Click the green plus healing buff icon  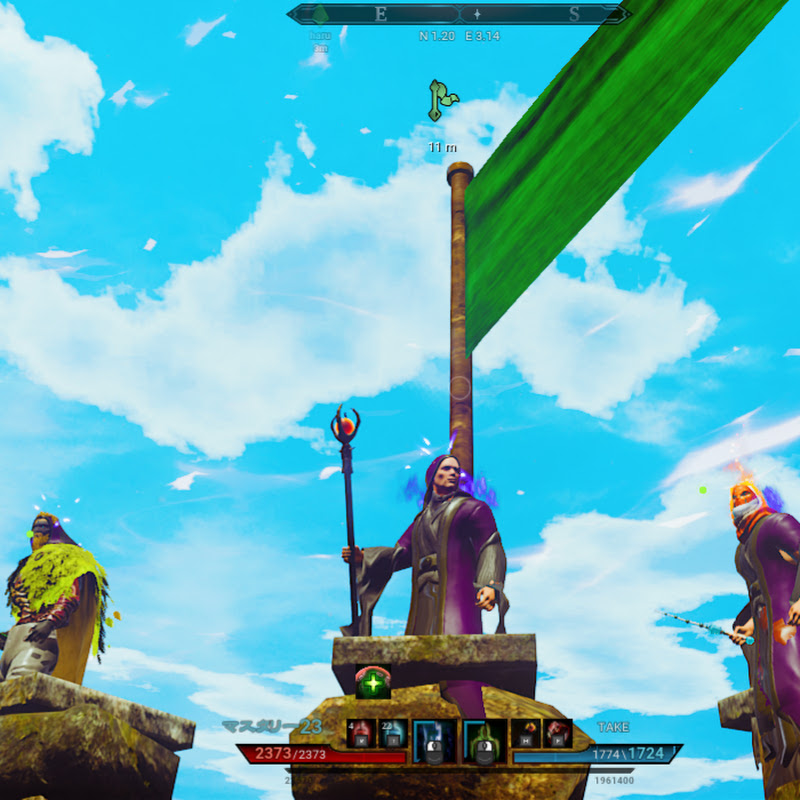pyautogui.click(x=372, y=683)
